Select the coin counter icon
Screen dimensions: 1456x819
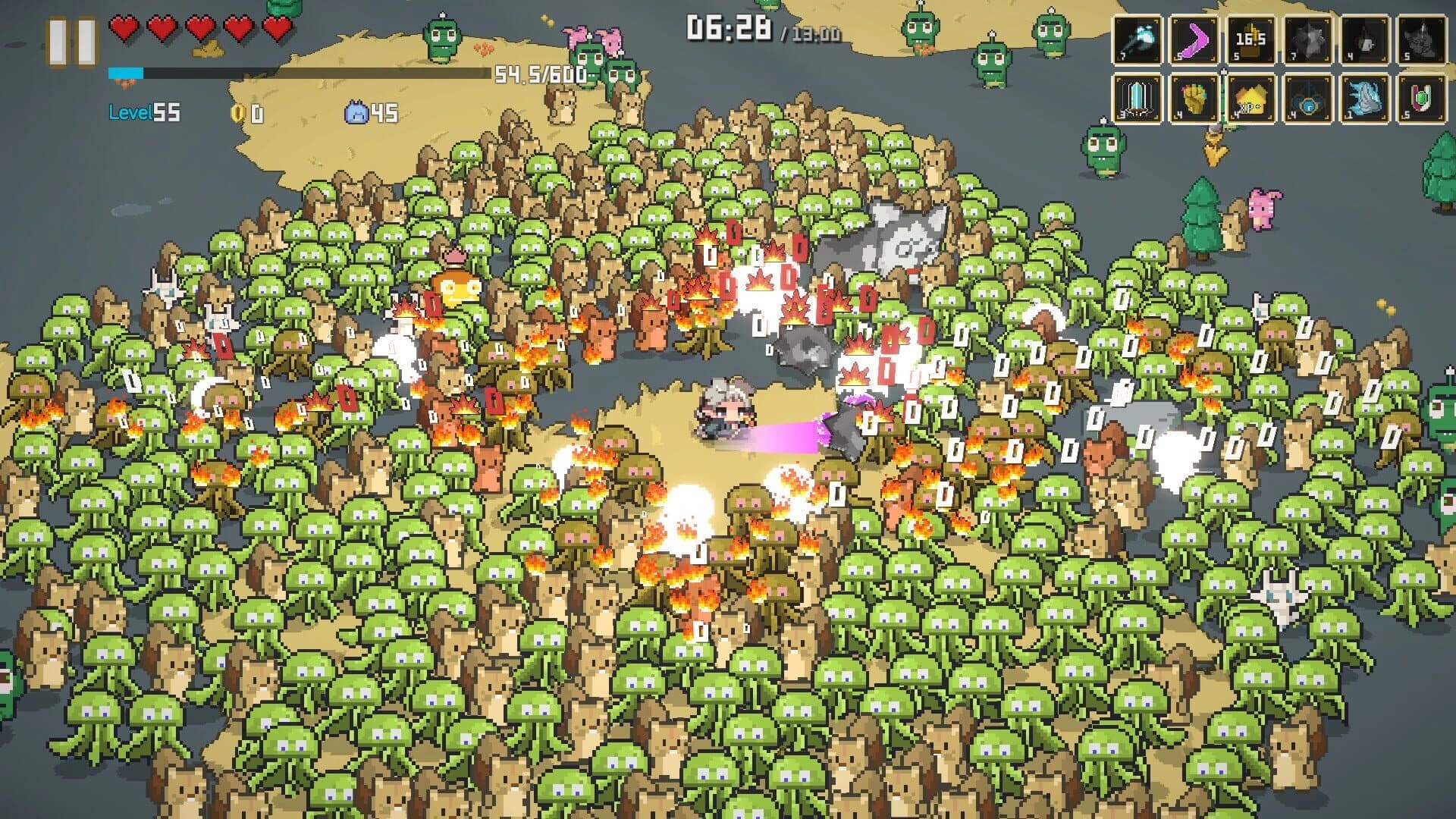237,114
